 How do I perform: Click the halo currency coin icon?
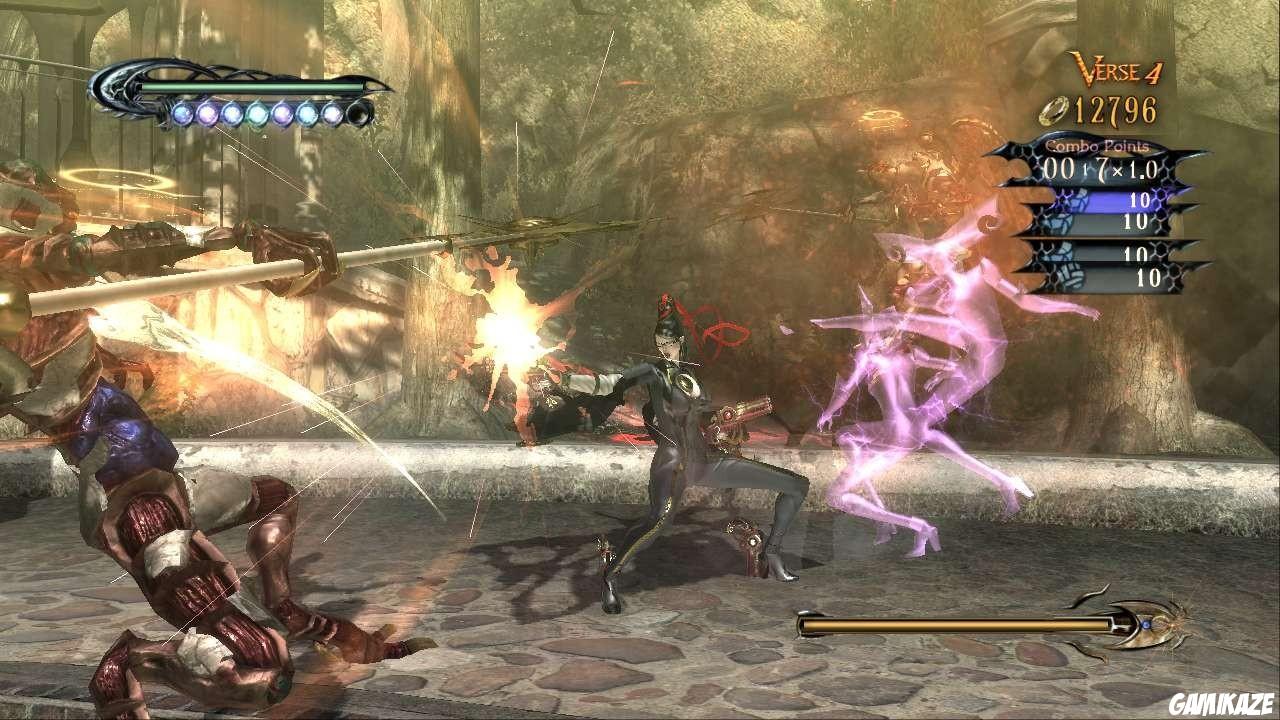pyautogui.click(x=1053, y=110)
